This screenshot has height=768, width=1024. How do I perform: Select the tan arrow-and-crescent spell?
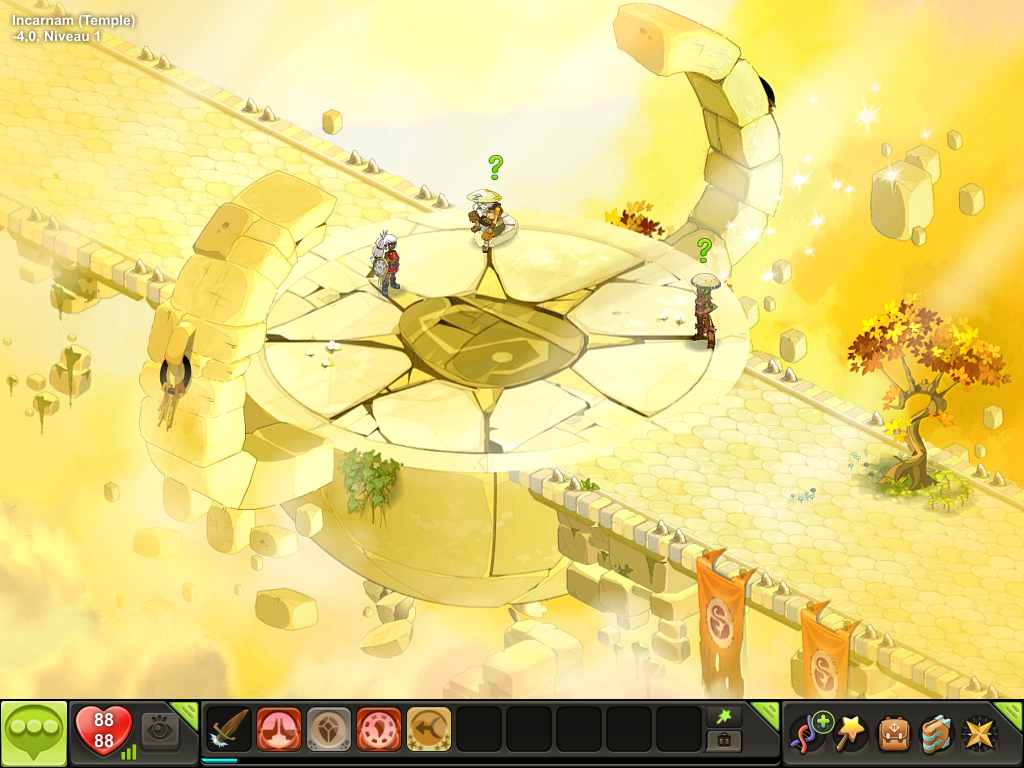(429, 731)
